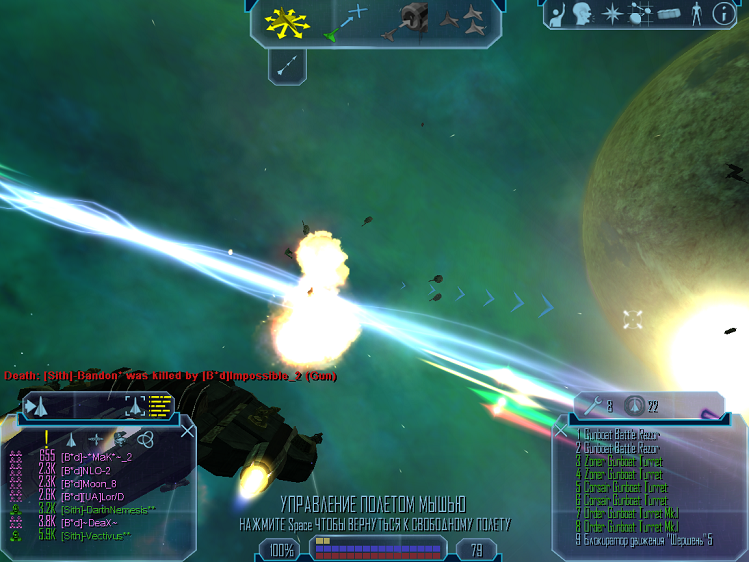Open the compass star navigation map
Viewport: 749px width, 562px height.
(x=610, y=14)
